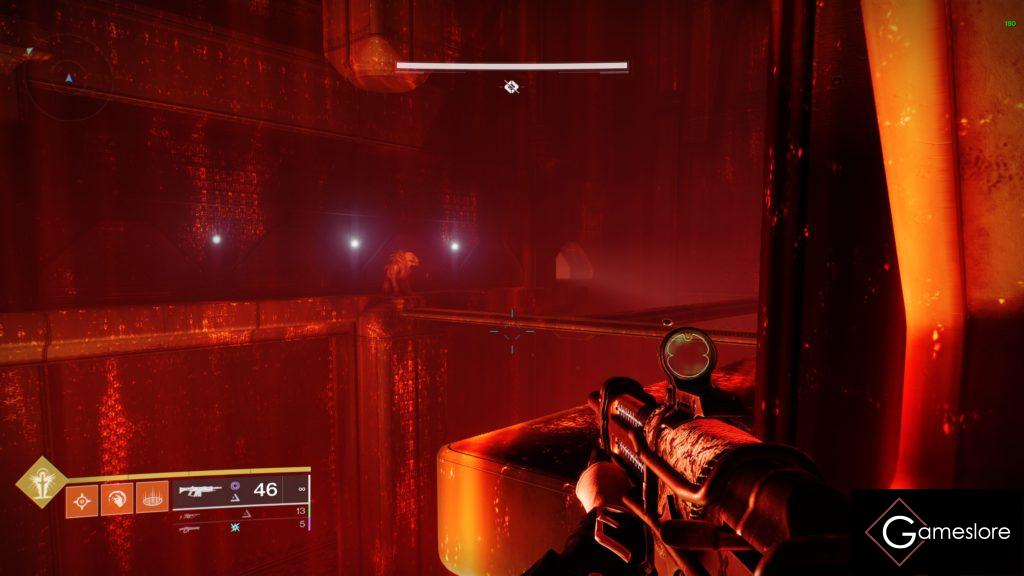Trigger the fist melee ability icon
The height and width of the screenshot is (576, 1024).
pyautogui.click(x=116, y=499)
